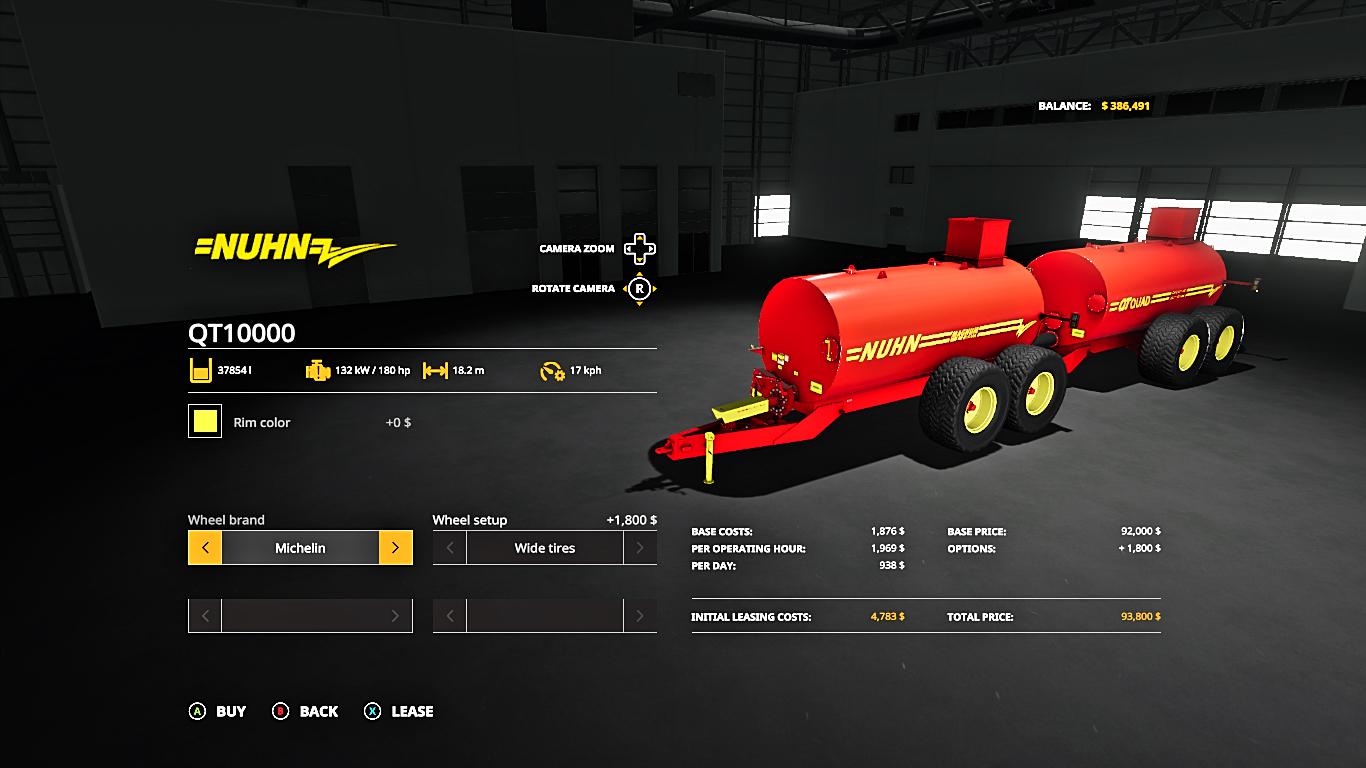1366x768 pixels.
Task: Buy the QT10000 tanker
Action: click(218, 711)
